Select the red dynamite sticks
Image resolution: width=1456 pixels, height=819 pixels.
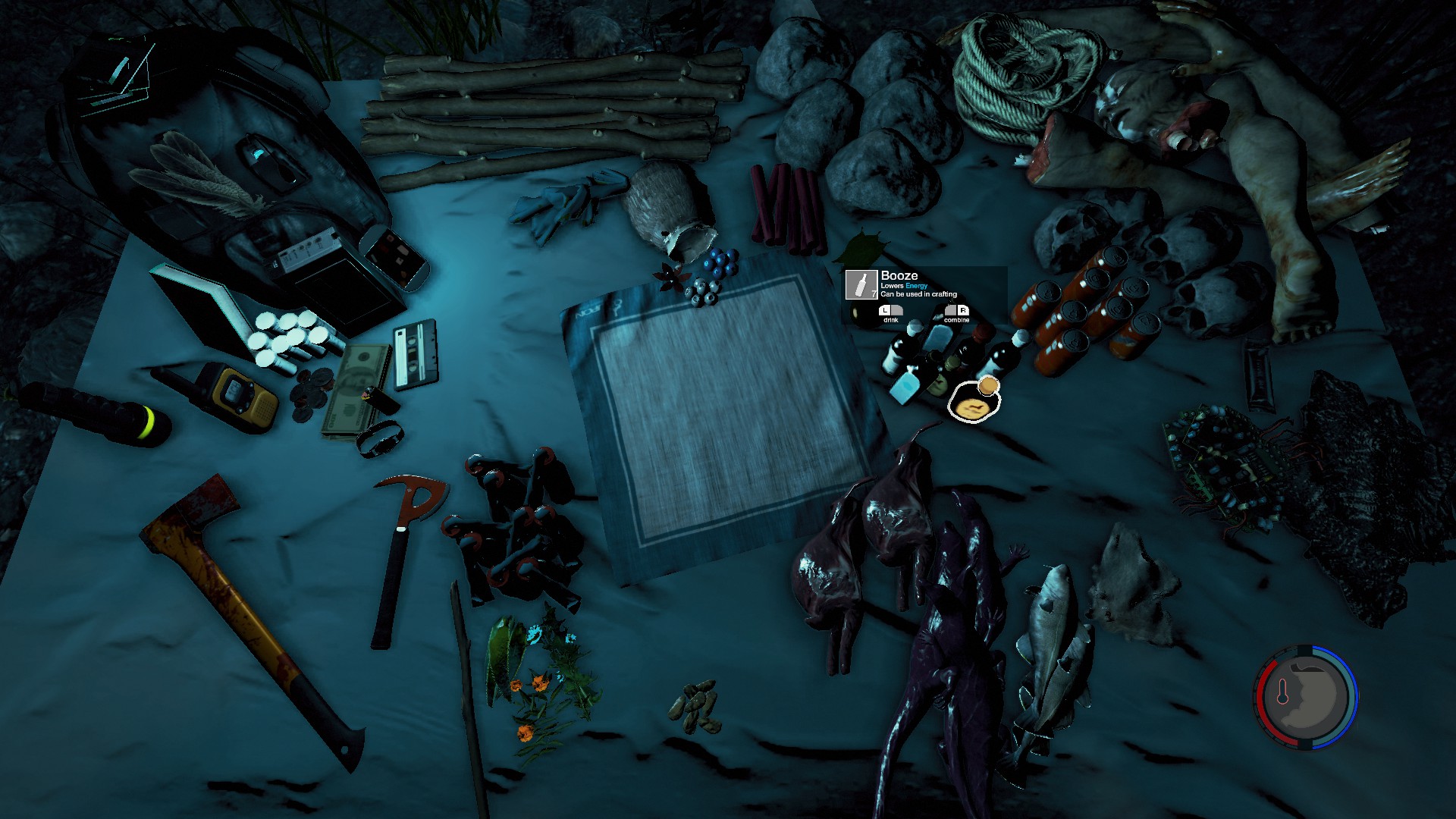point(789,209)
